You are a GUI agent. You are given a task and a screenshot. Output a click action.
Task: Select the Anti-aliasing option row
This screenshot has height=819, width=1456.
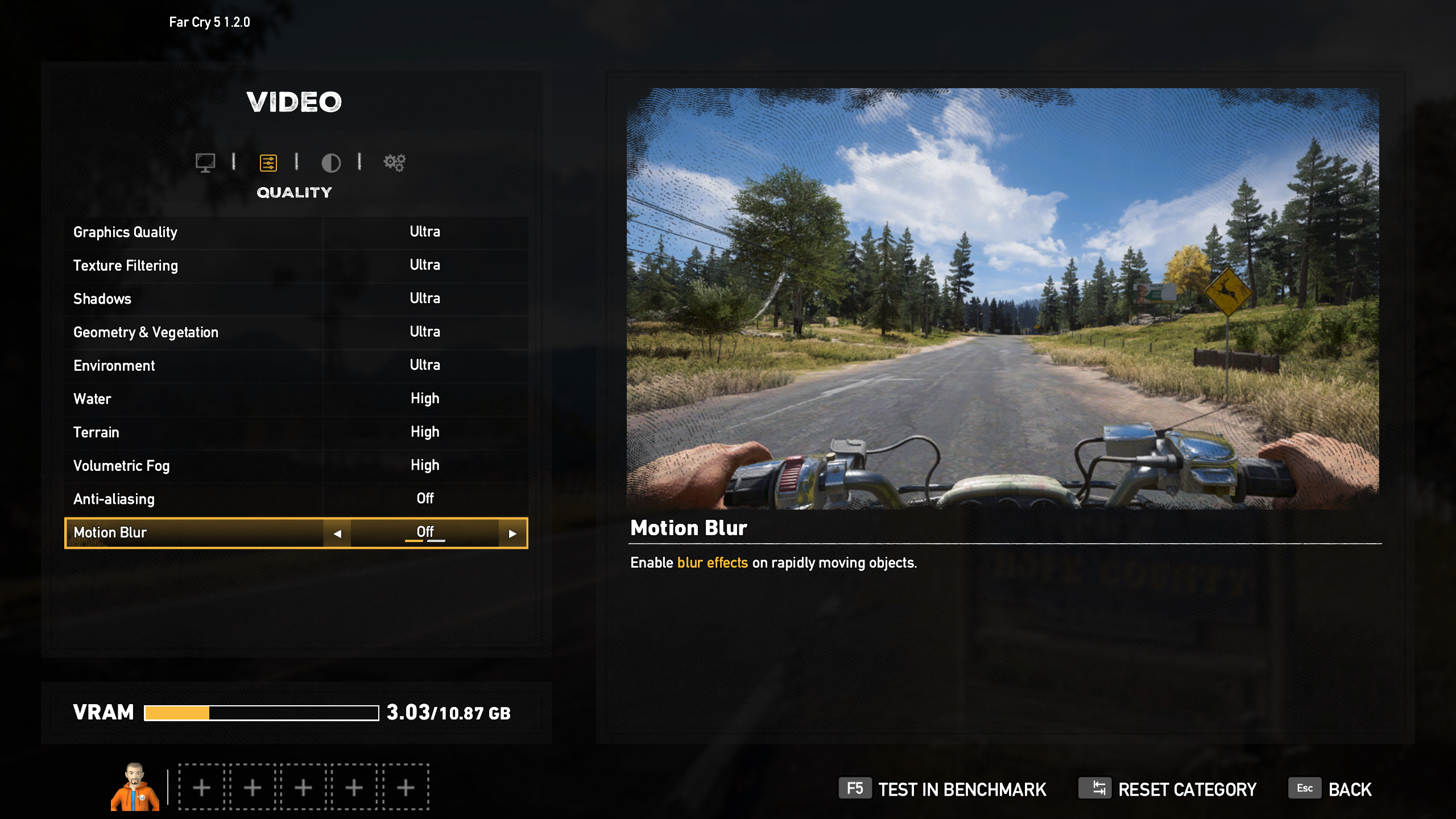(x=296, y=499)
